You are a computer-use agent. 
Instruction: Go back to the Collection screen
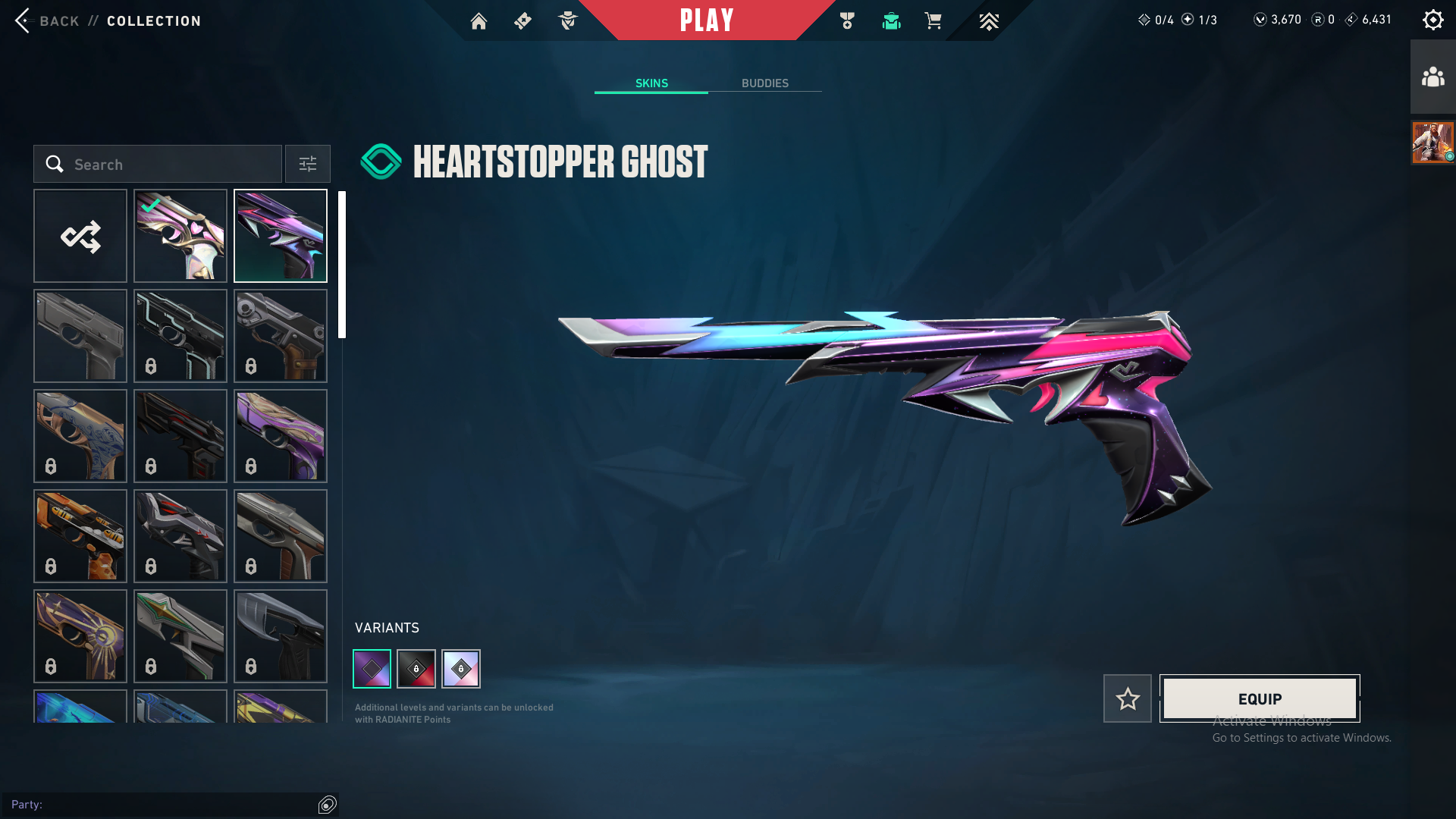click(47, 20)
